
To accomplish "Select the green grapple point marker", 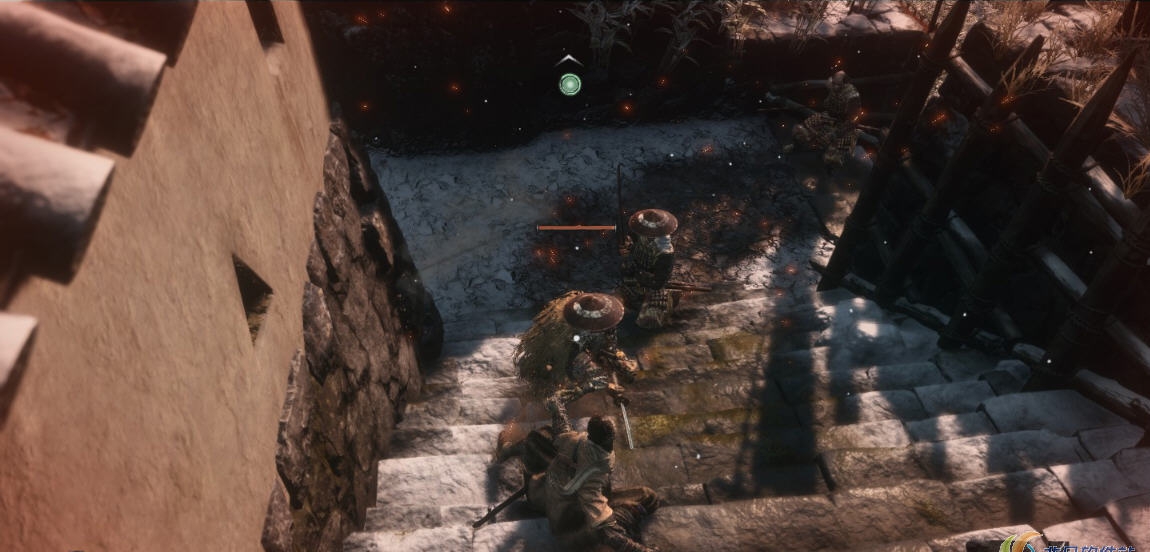I will (x=570, y=83).
